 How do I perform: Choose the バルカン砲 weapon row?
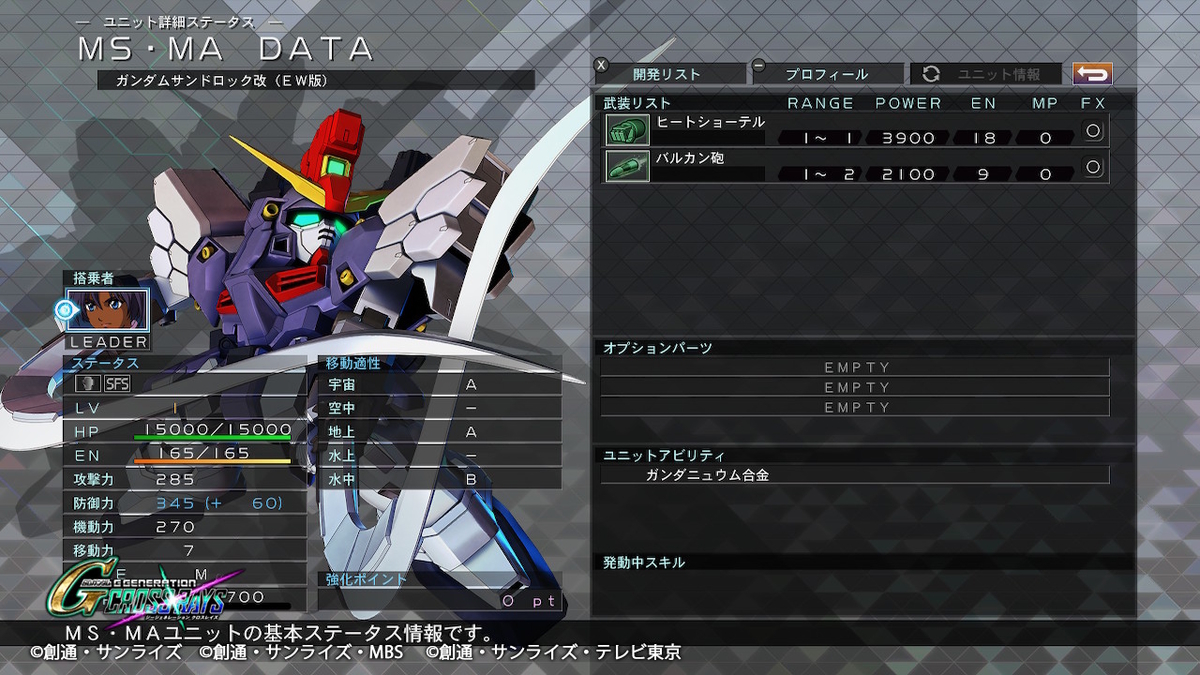click(x=856, y=166)
